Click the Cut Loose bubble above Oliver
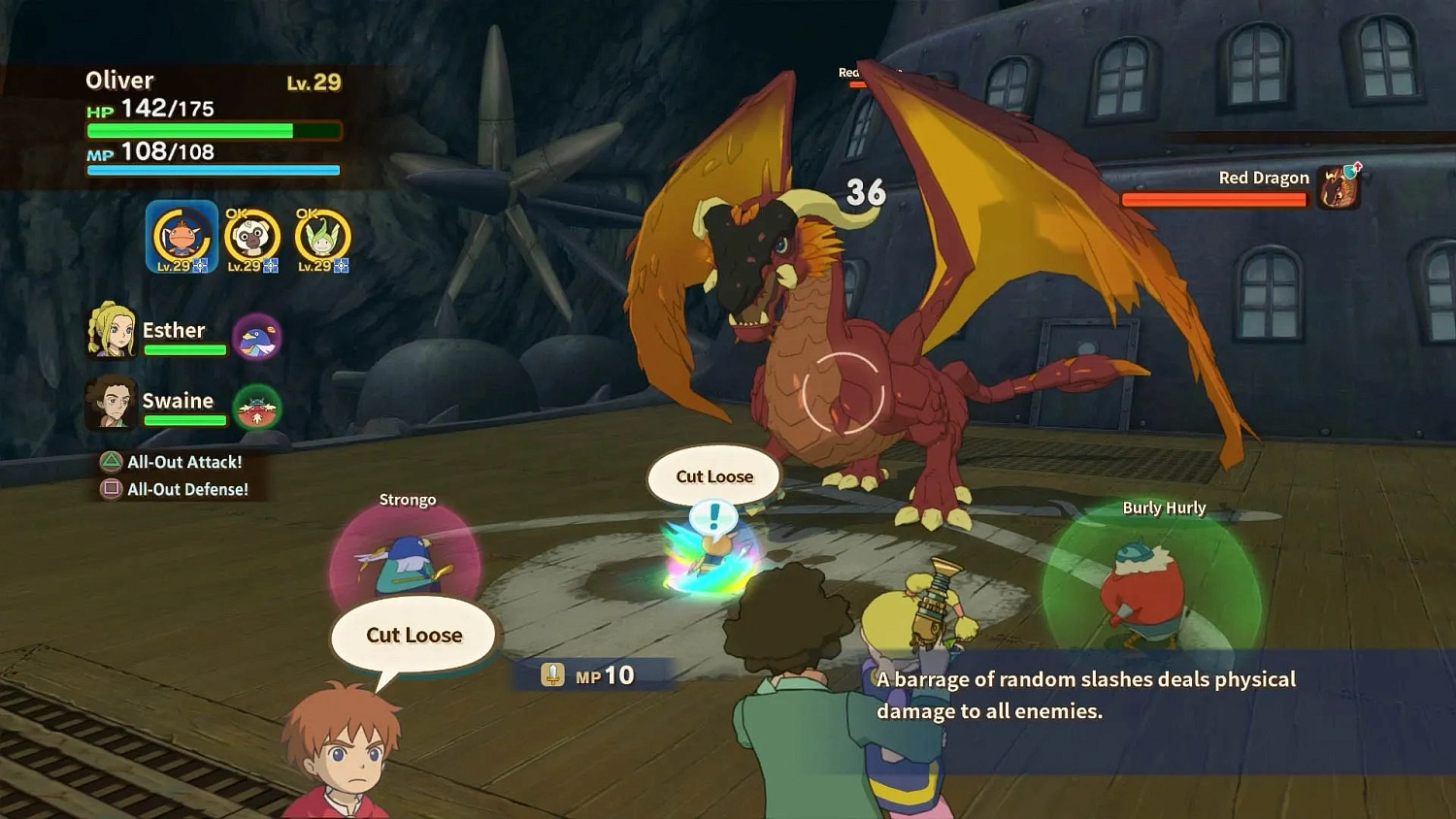Image resolution: width=1456 pixels, height=819 pixels. pos(413,635)
